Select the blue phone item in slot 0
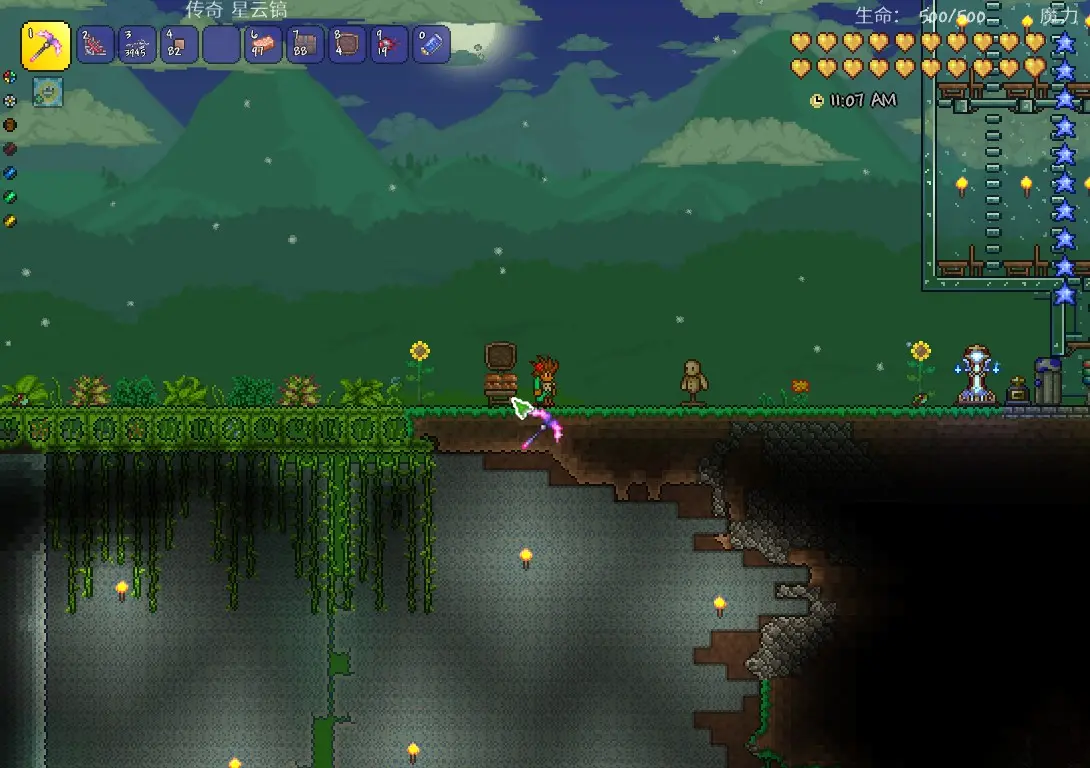1090x768 pixels. pos(431,45)
